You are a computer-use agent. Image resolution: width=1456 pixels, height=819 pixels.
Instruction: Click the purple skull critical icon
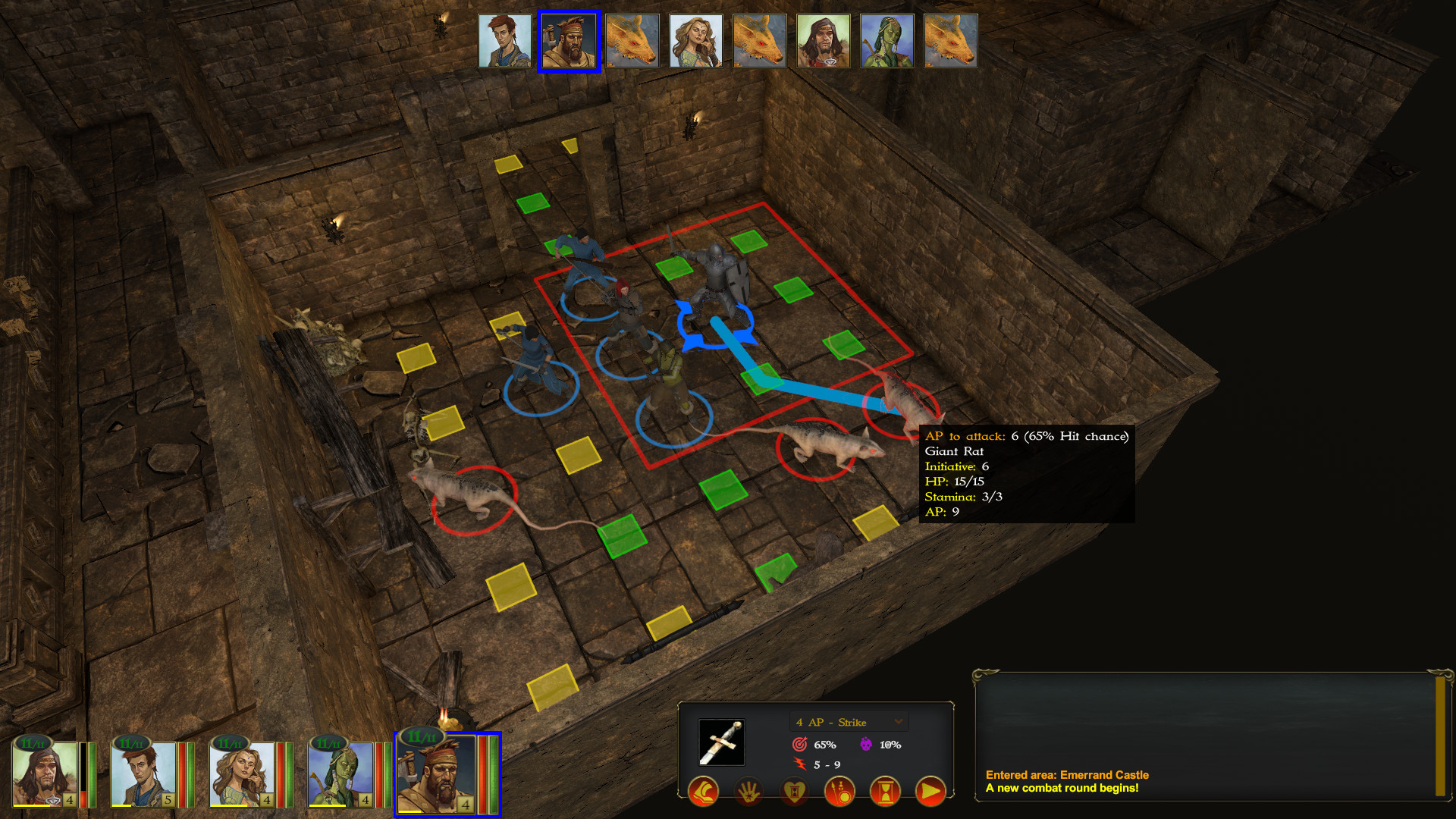(x=866, y=744)
